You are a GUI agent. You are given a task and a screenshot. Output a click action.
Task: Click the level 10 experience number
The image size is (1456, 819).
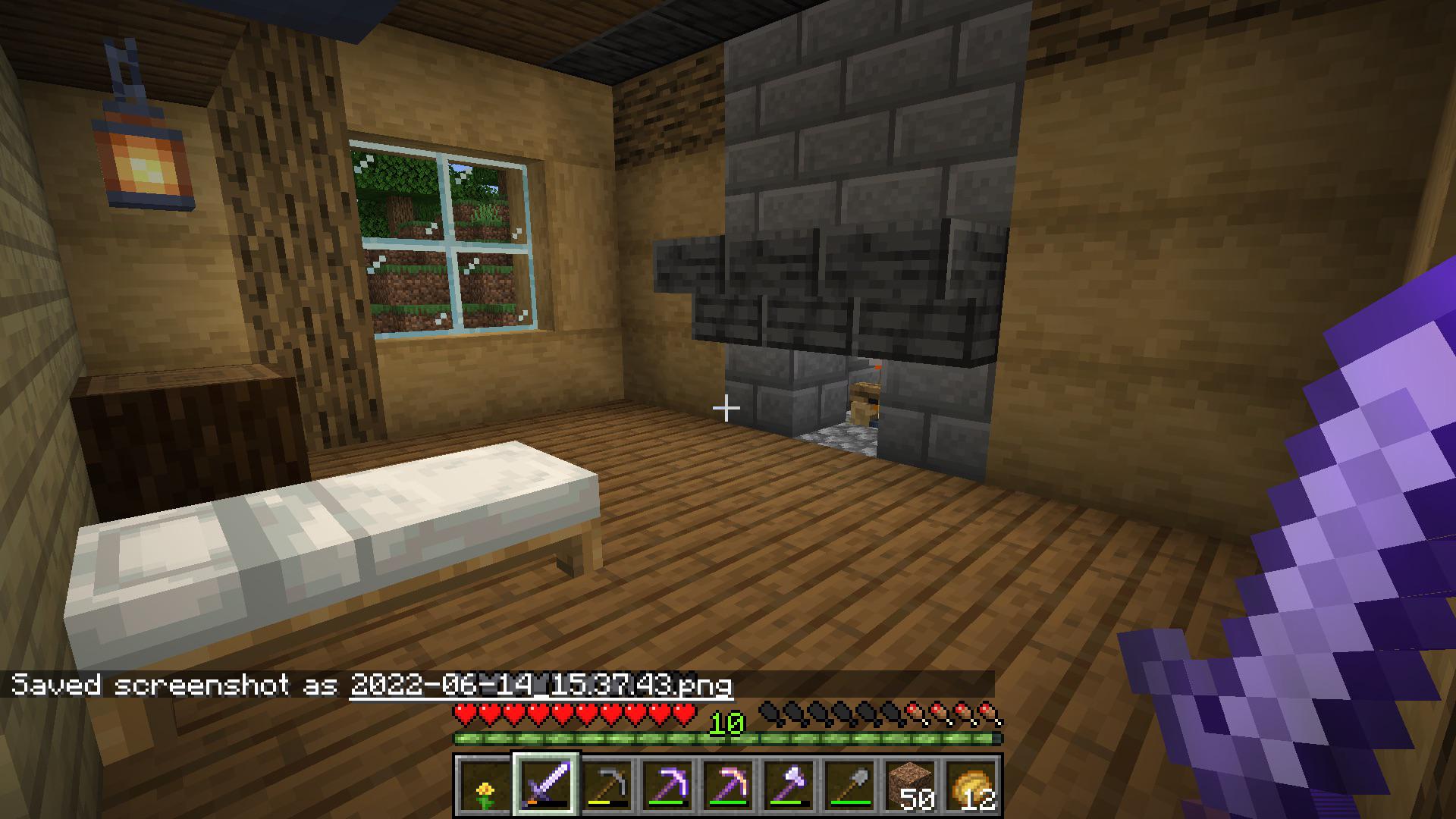click(x=726, y=724)
